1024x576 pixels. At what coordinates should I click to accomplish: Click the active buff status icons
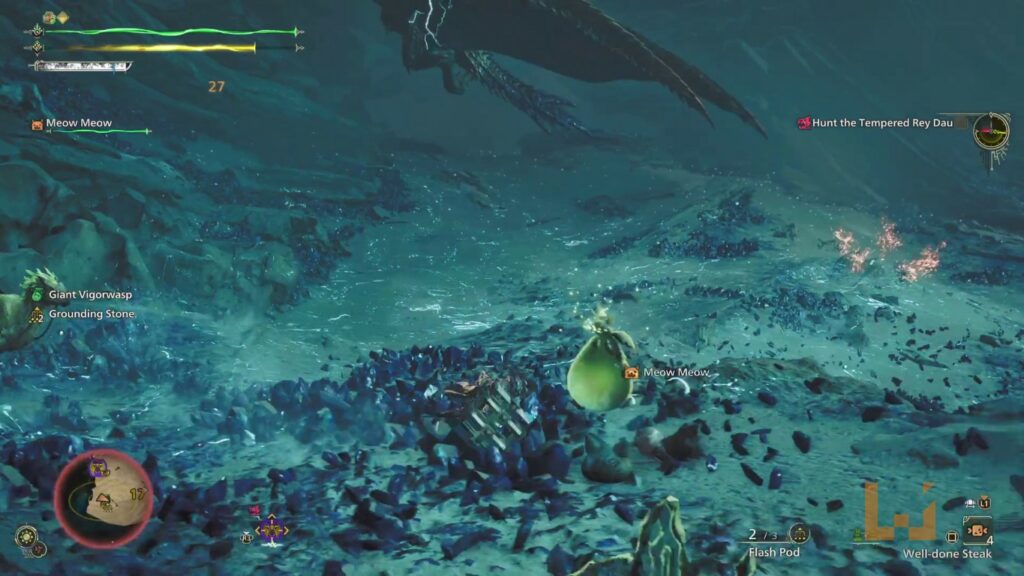coord(55,17)
